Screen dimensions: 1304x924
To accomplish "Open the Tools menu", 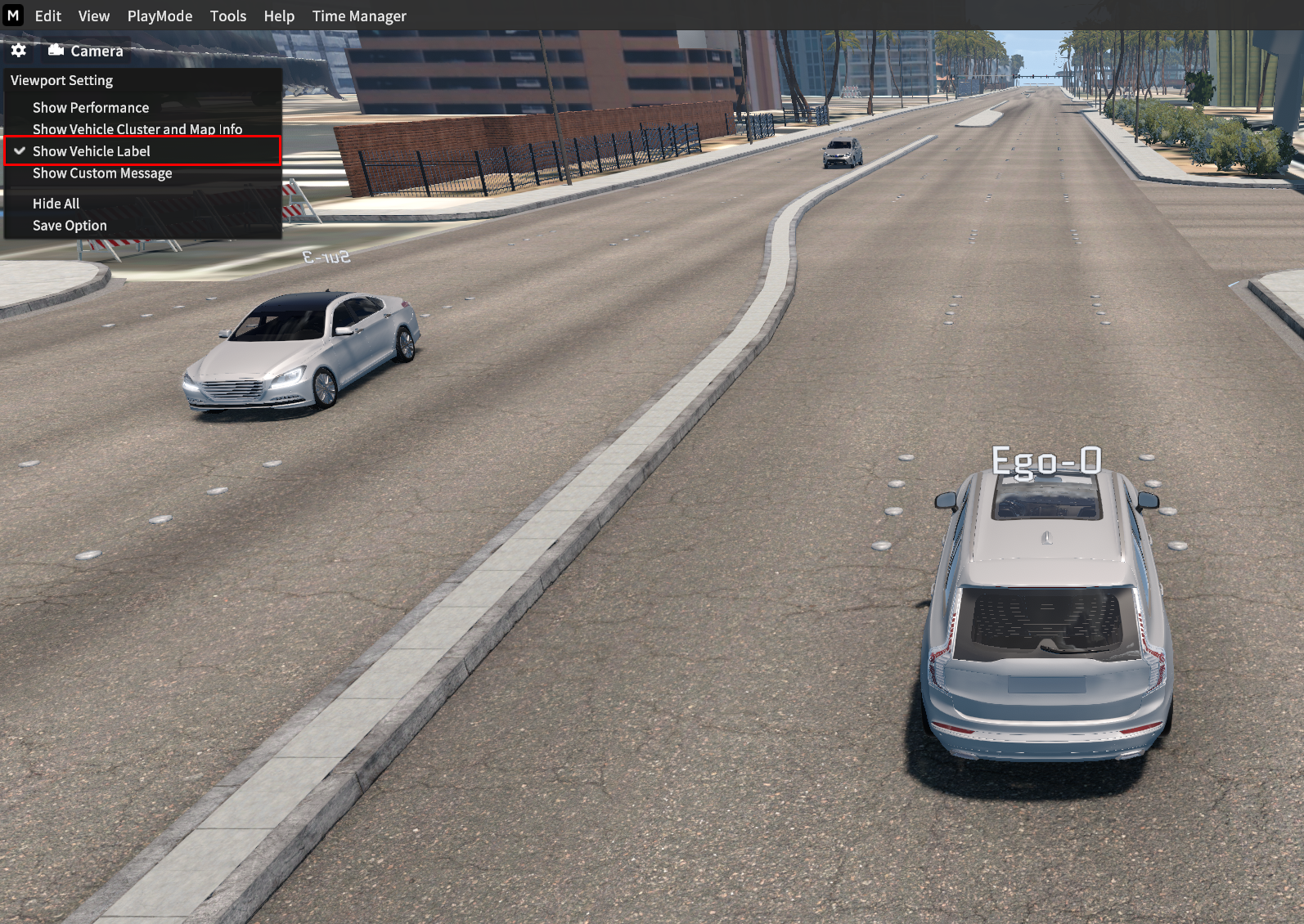I will 227,16.
